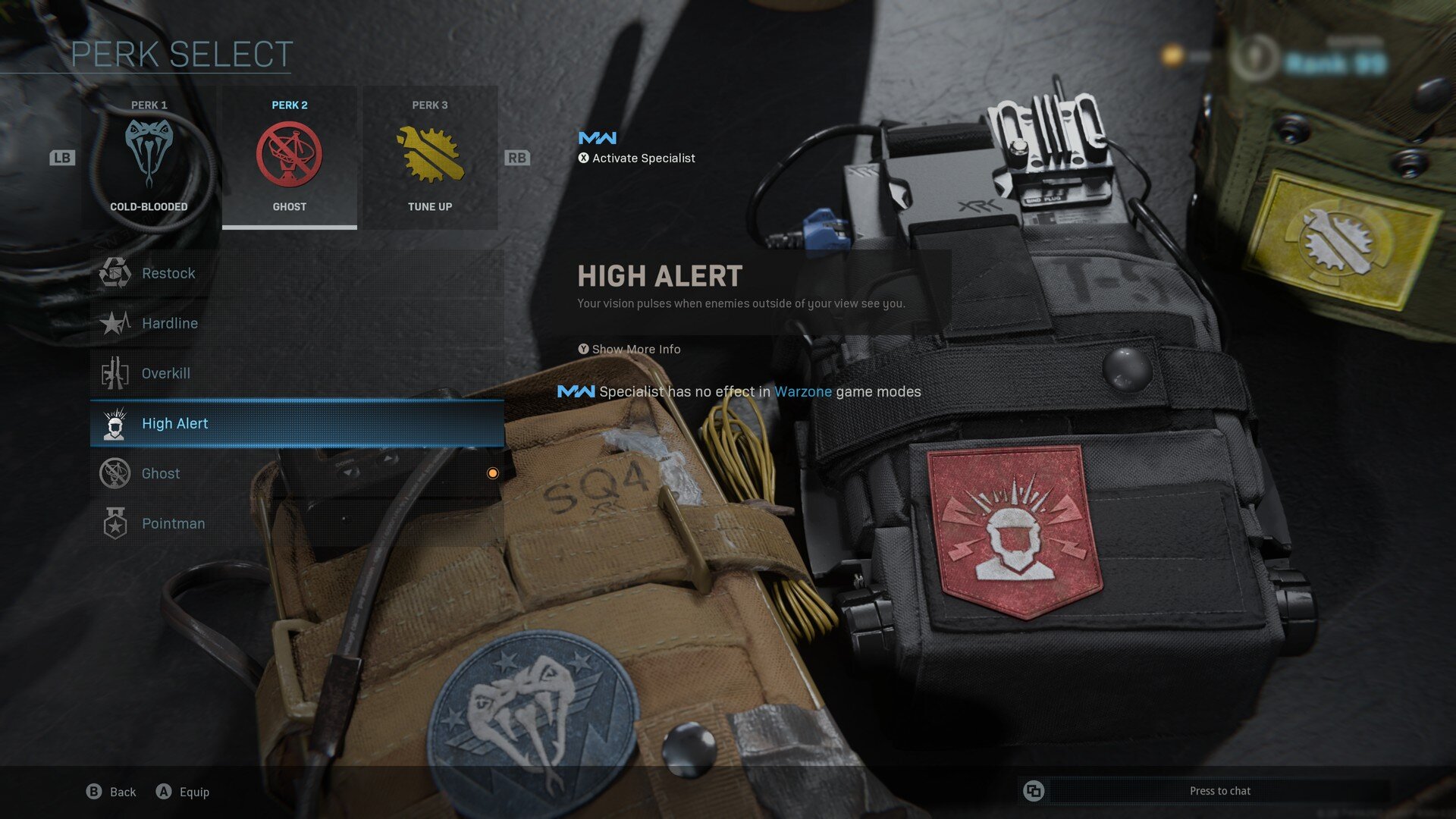The height and width of the screenshot is (819, 1456).
Task: Choose the Ghost perk in the list
Action: pos(297,473)
